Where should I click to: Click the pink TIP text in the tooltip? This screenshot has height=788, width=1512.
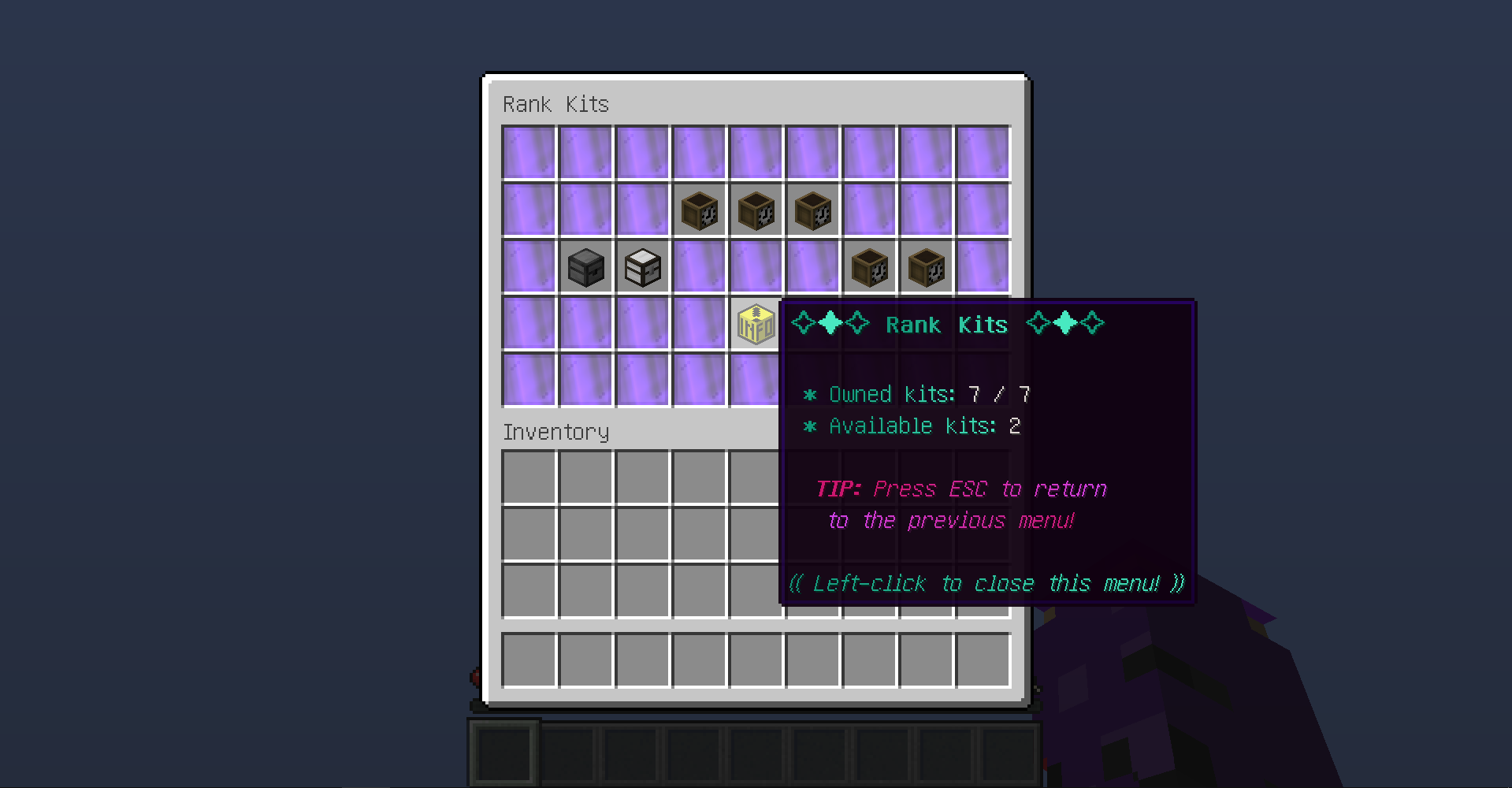point(838,489)
